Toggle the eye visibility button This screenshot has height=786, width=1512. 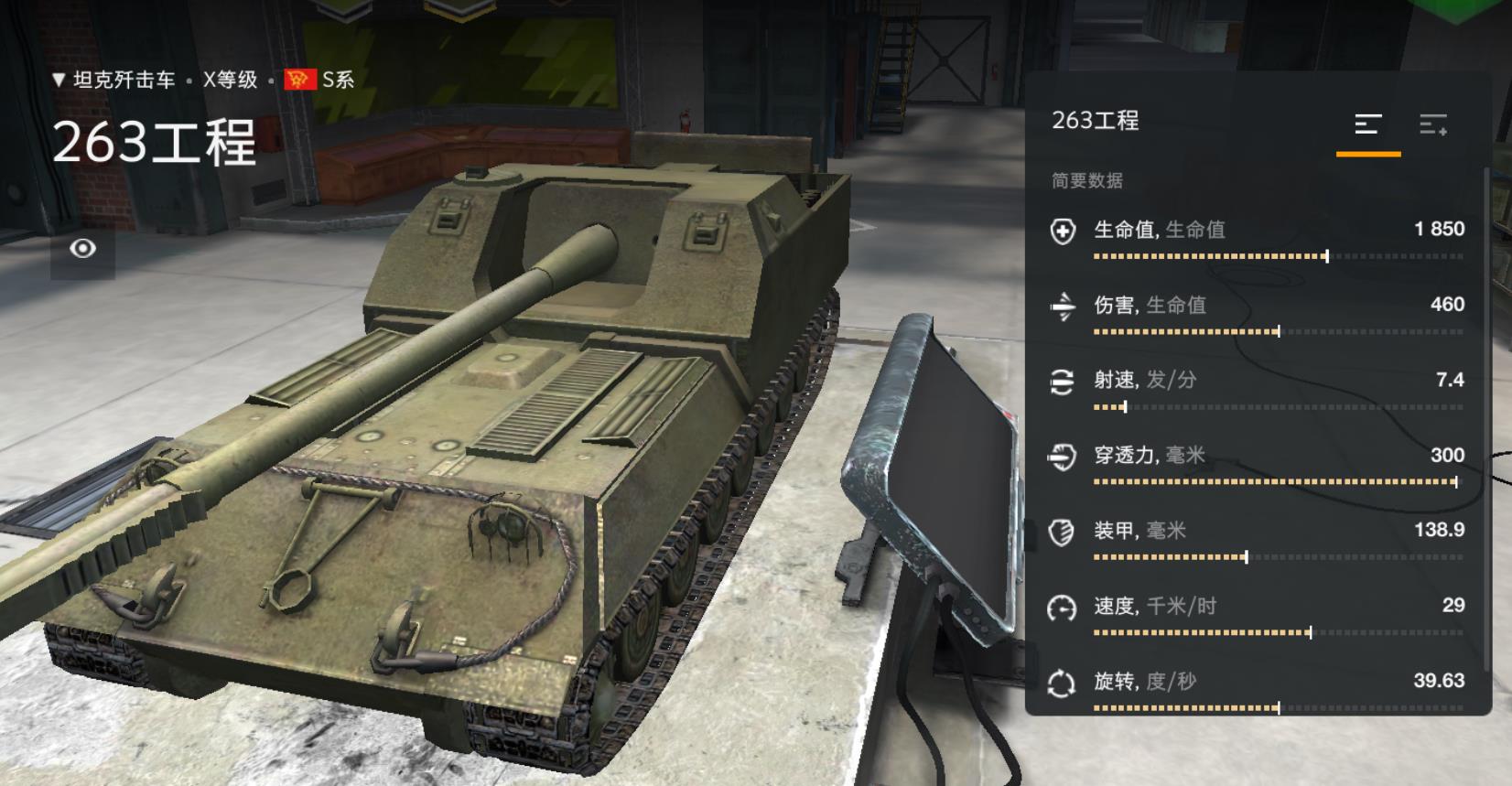(x=82, y=249)
